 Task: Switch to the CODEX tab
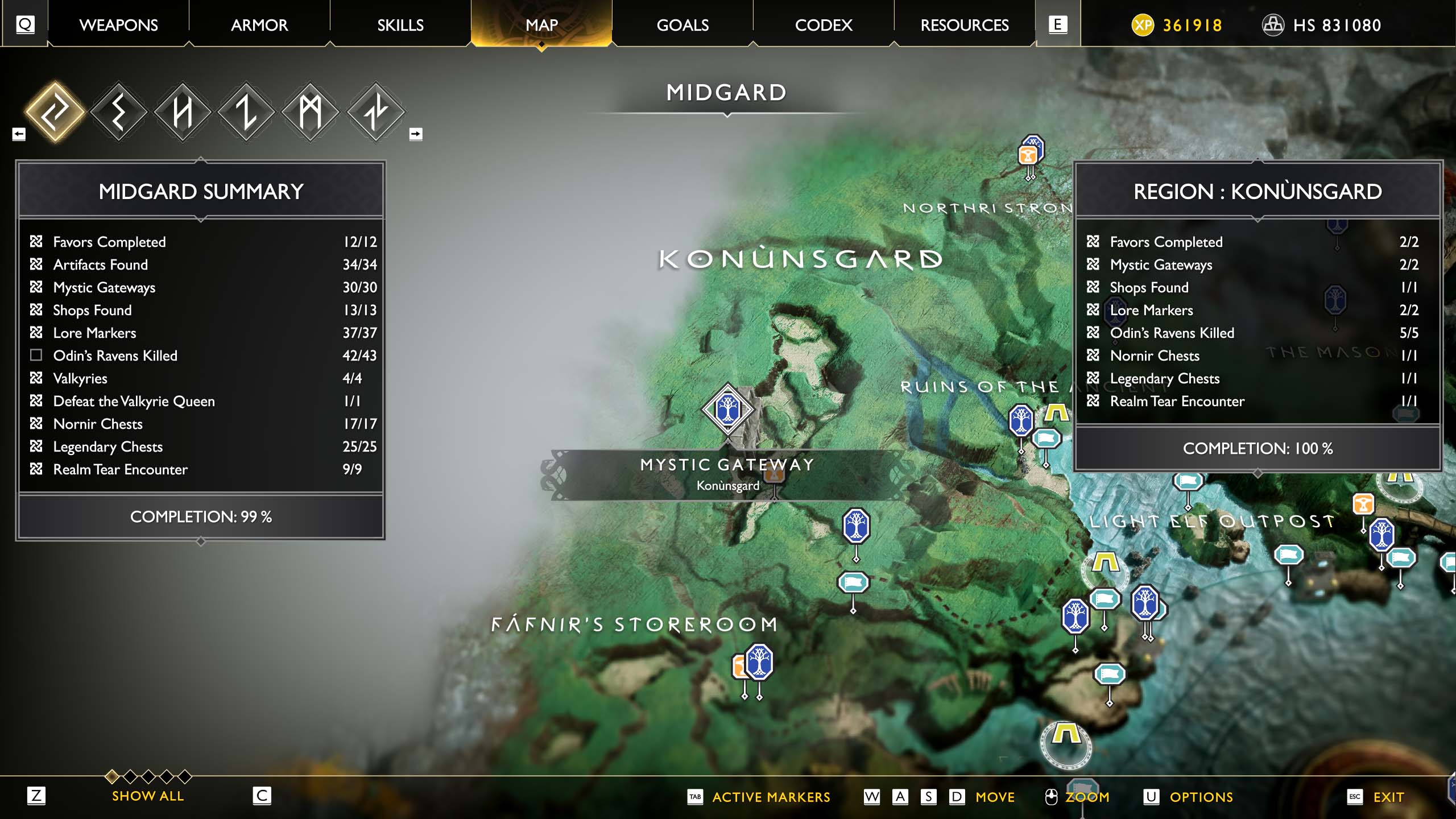tap(824, 25)
